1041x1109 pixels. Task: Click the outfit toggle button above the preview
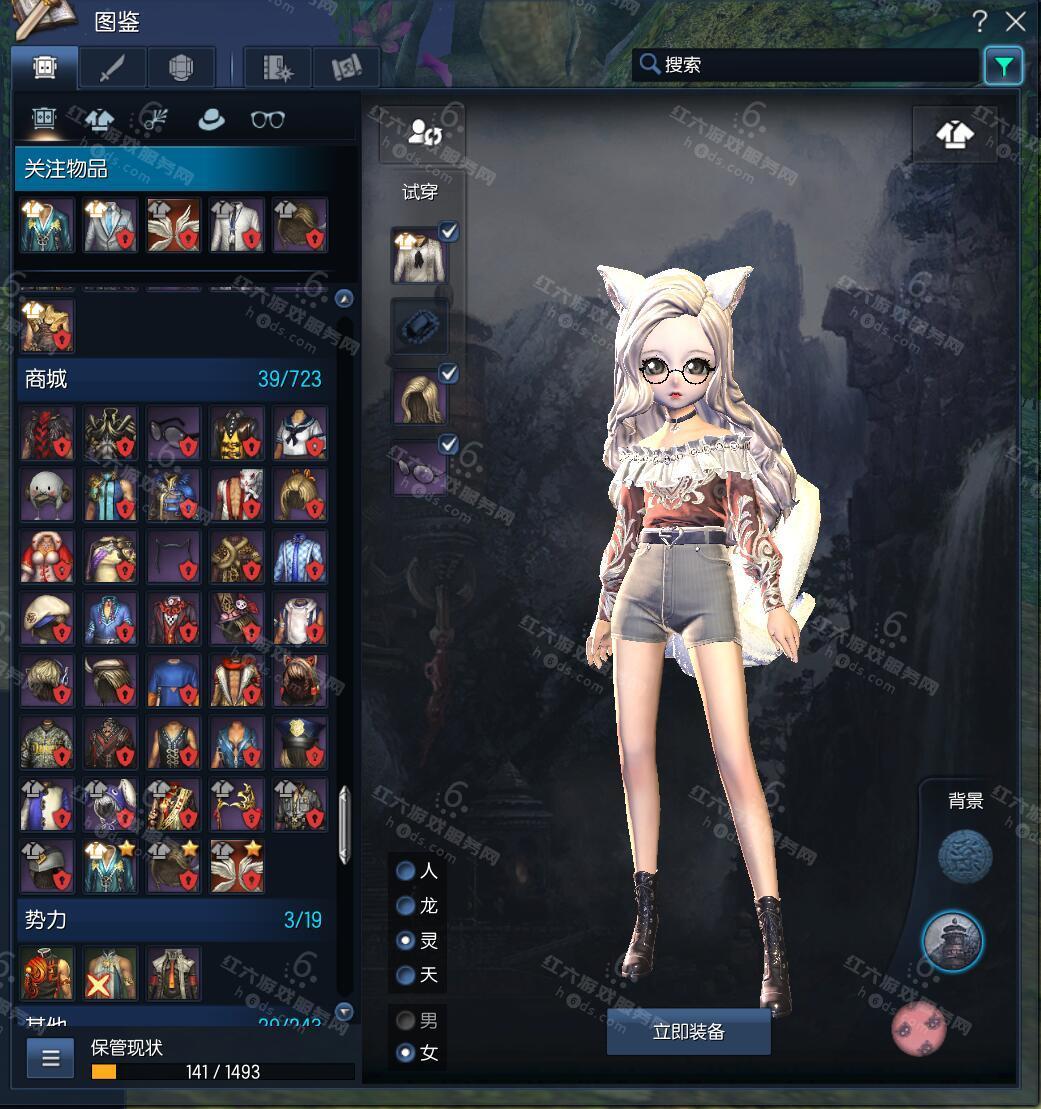[x=954, y=134]
